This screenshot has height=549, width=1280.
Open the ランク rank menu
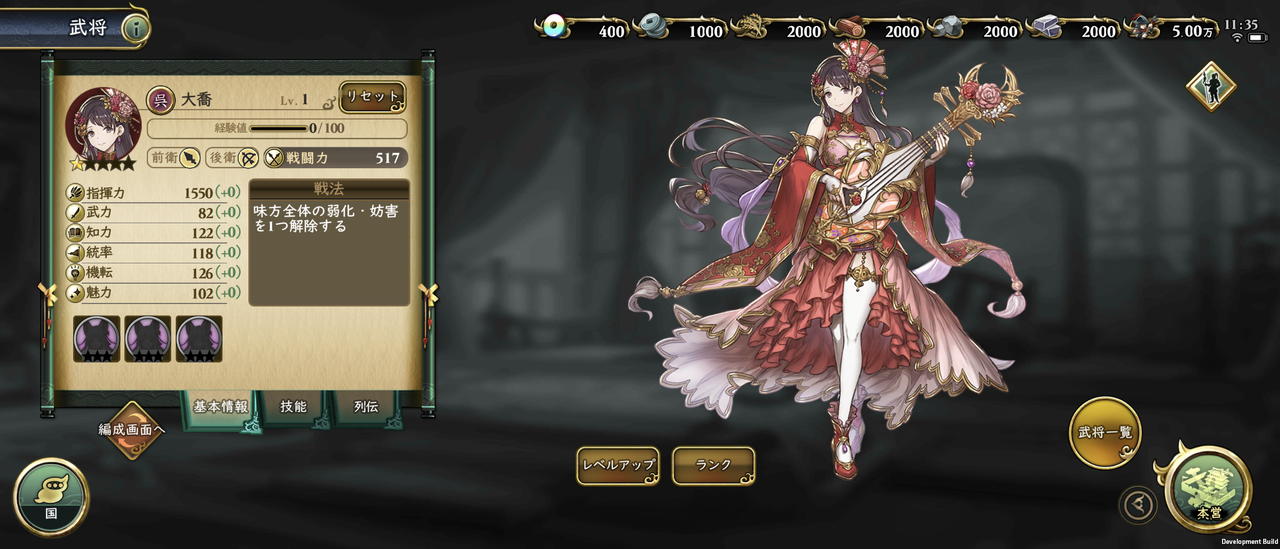coord(713,465)
